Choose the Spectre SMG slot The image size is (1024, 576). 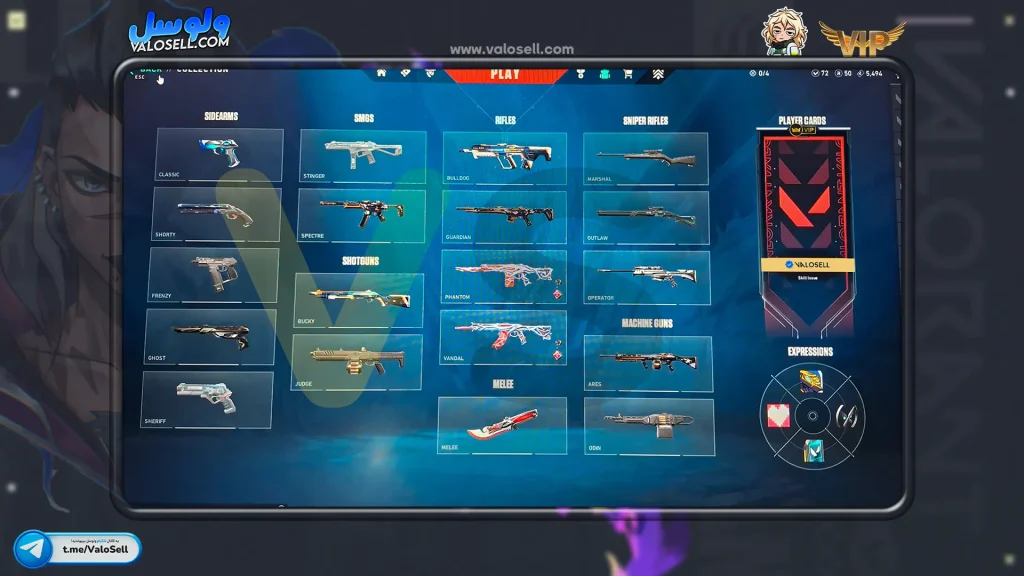click(x=360, y=216)
